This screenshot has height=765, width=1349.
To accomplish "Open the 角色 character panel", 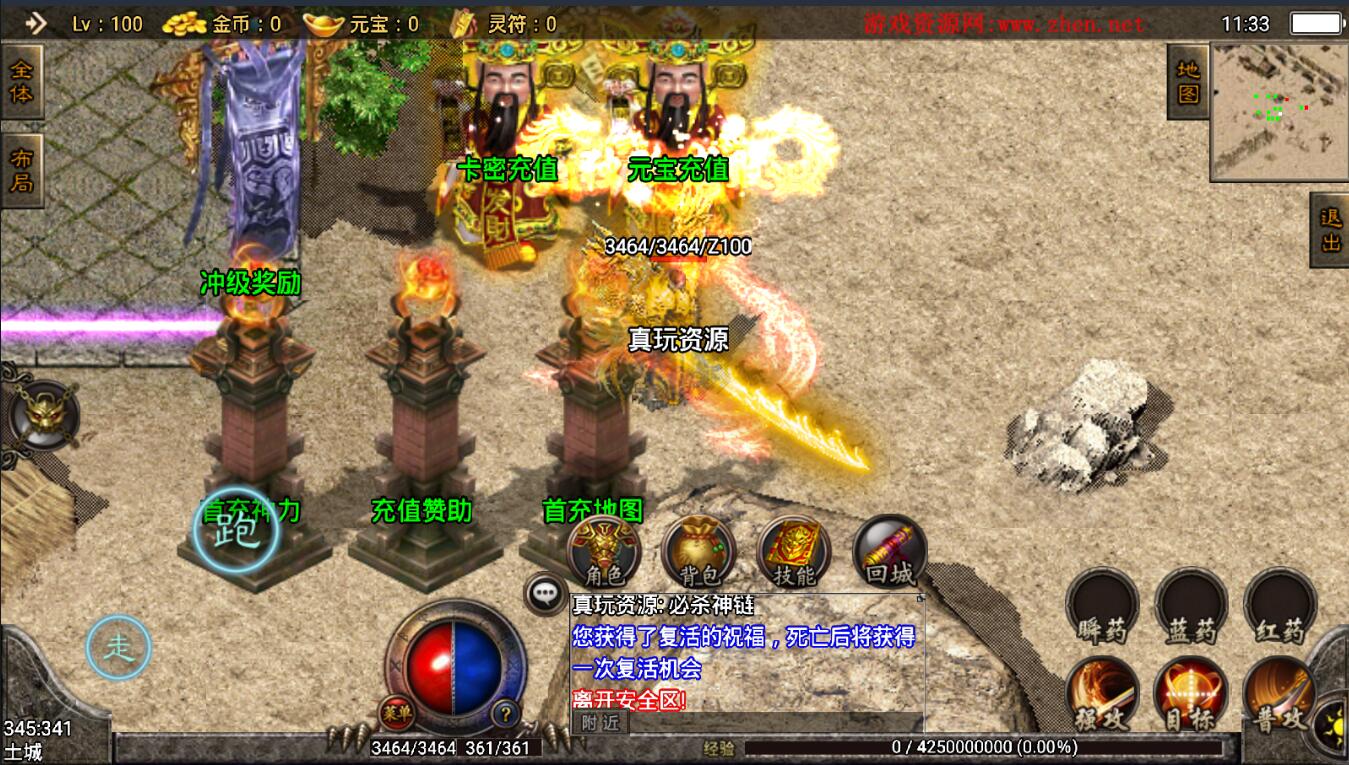I will [604, 552].
